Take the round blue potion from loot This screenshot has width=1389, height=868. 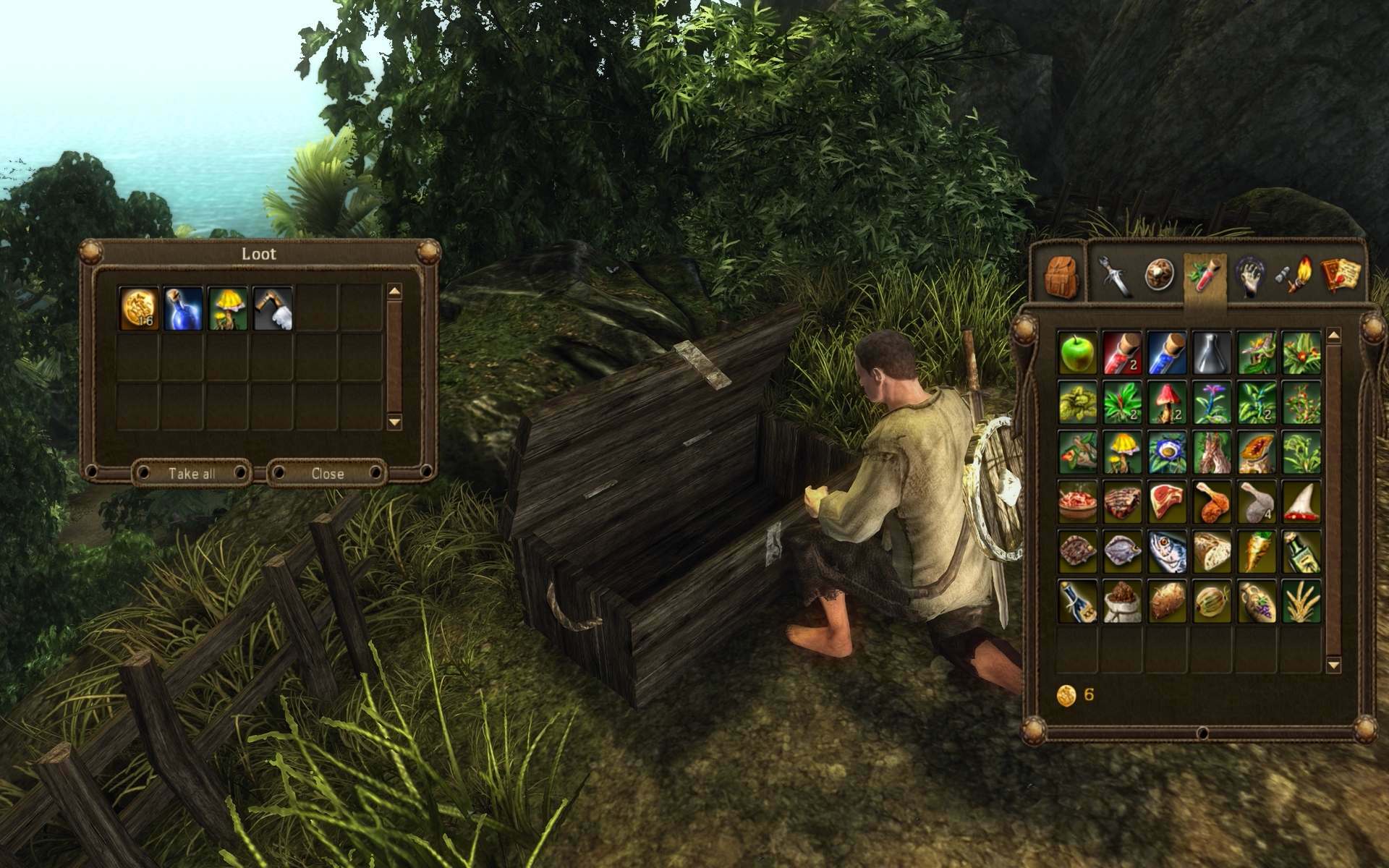(182, 307)
